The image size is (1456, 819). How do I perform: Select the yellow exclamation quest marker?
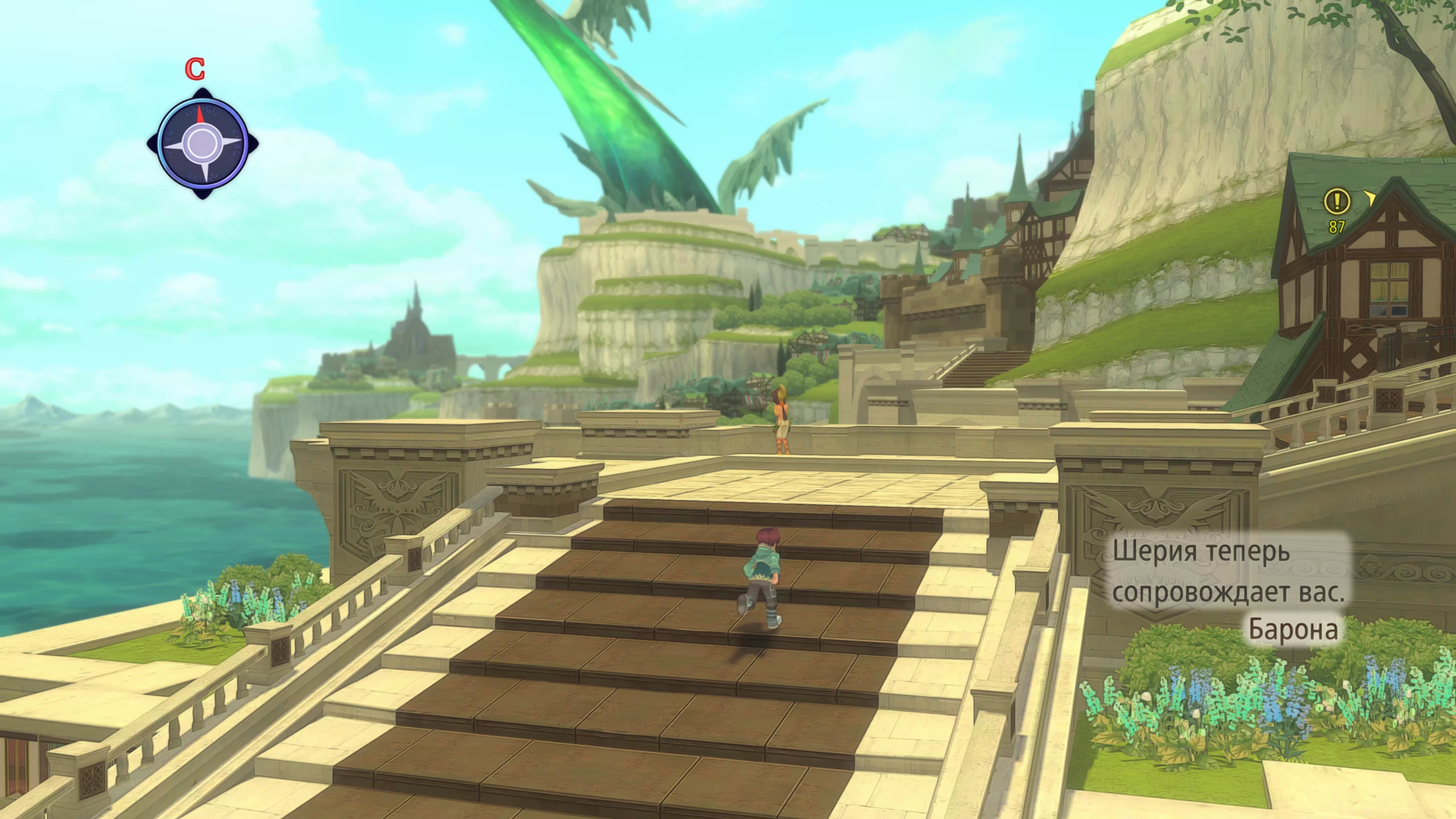[x=1337, y=201]
